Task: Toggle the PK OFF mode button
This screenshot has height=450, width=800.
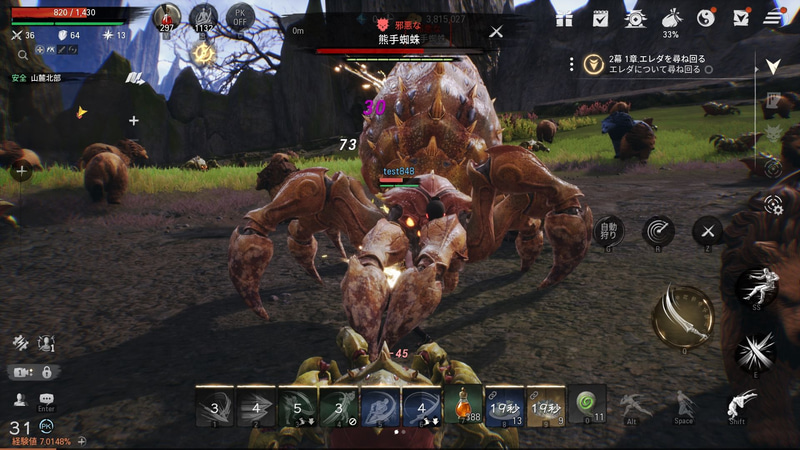Action: (x=240, y=17)
